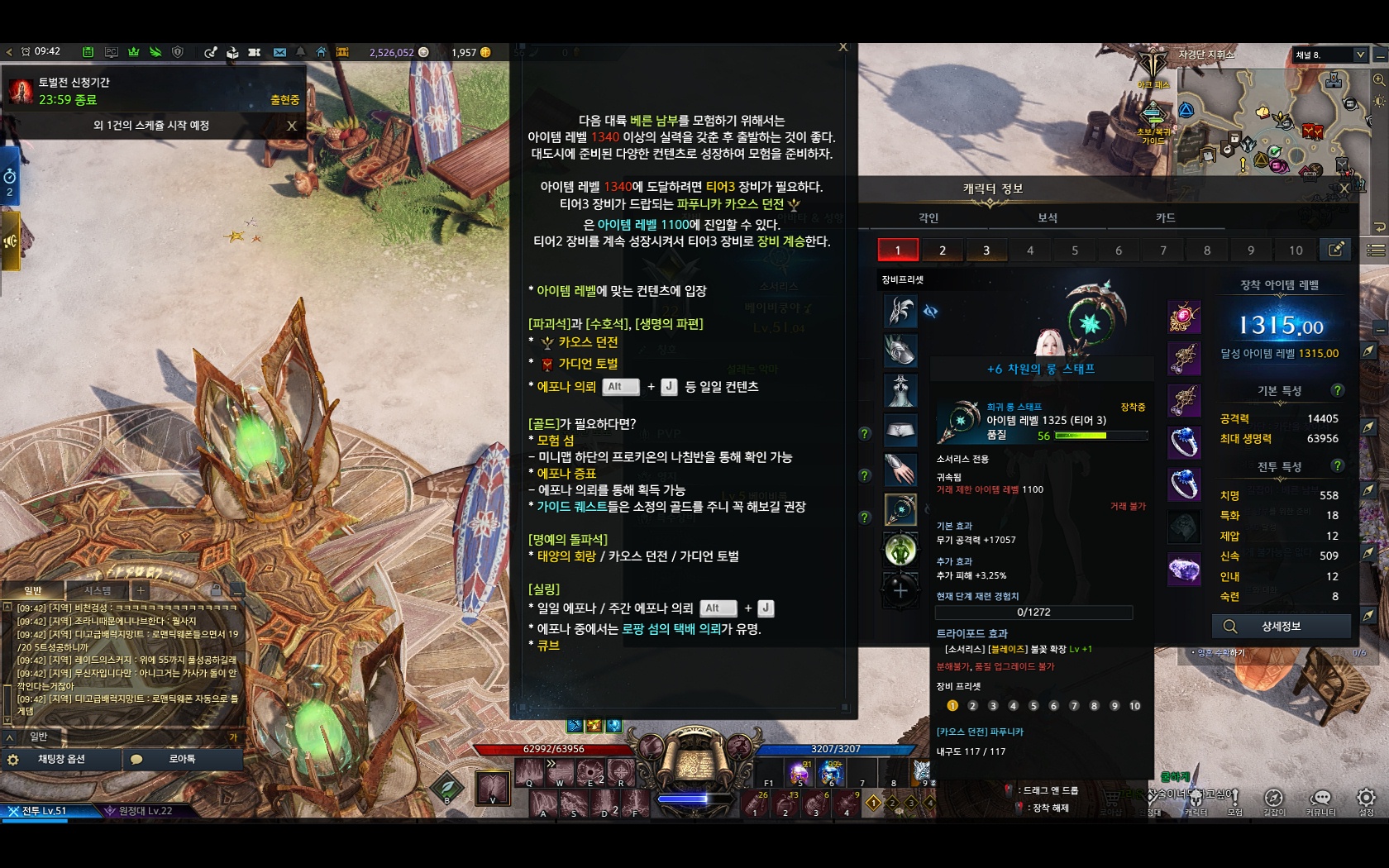Show the 카드 tab

point(1165,217)
